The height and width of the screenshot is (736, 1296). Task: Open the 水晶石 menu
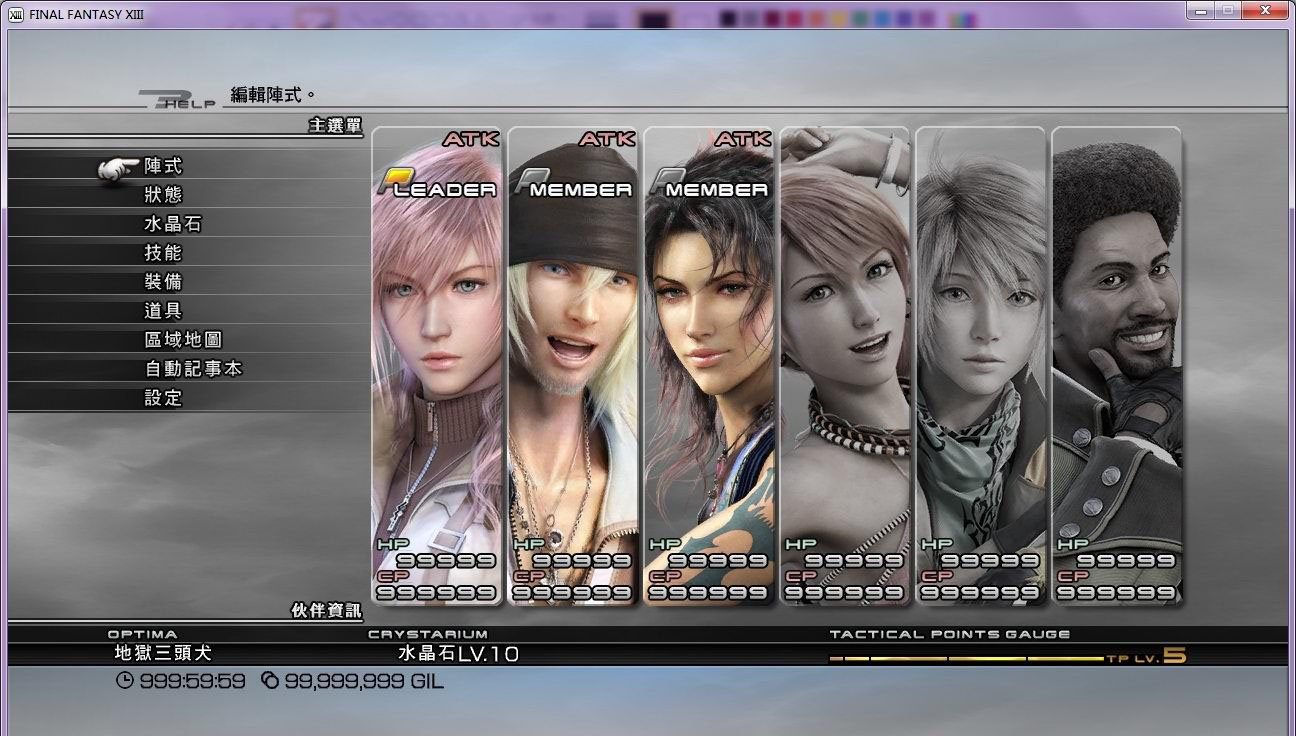pyautogui.click(x=173, y=224)
